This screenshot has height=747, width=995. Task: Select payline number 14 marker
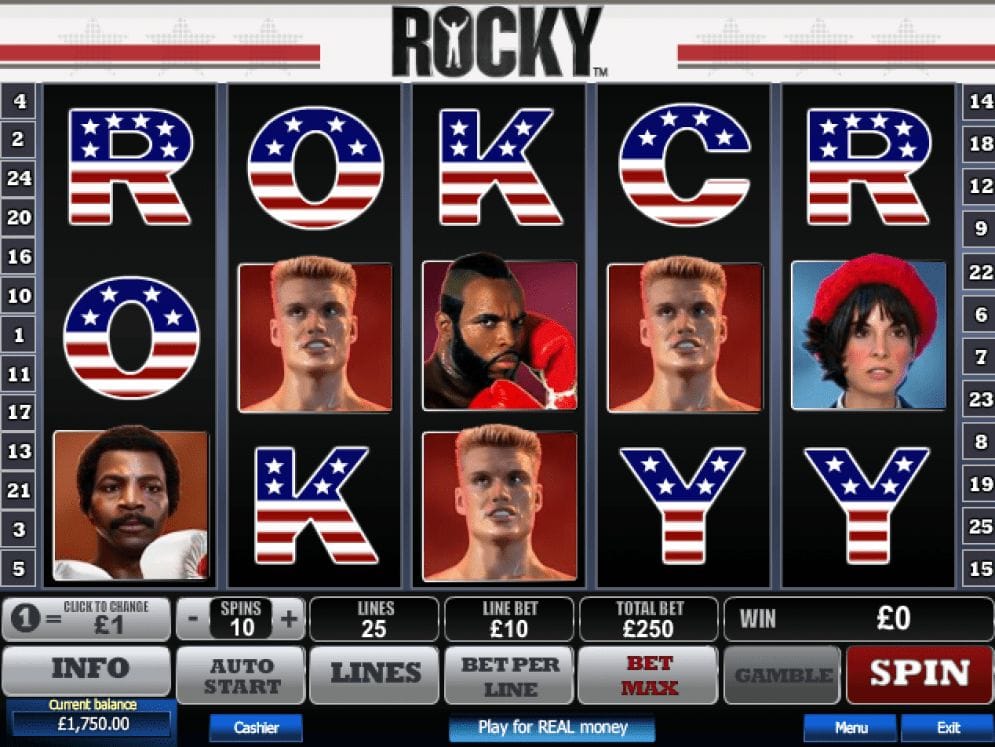980,101
